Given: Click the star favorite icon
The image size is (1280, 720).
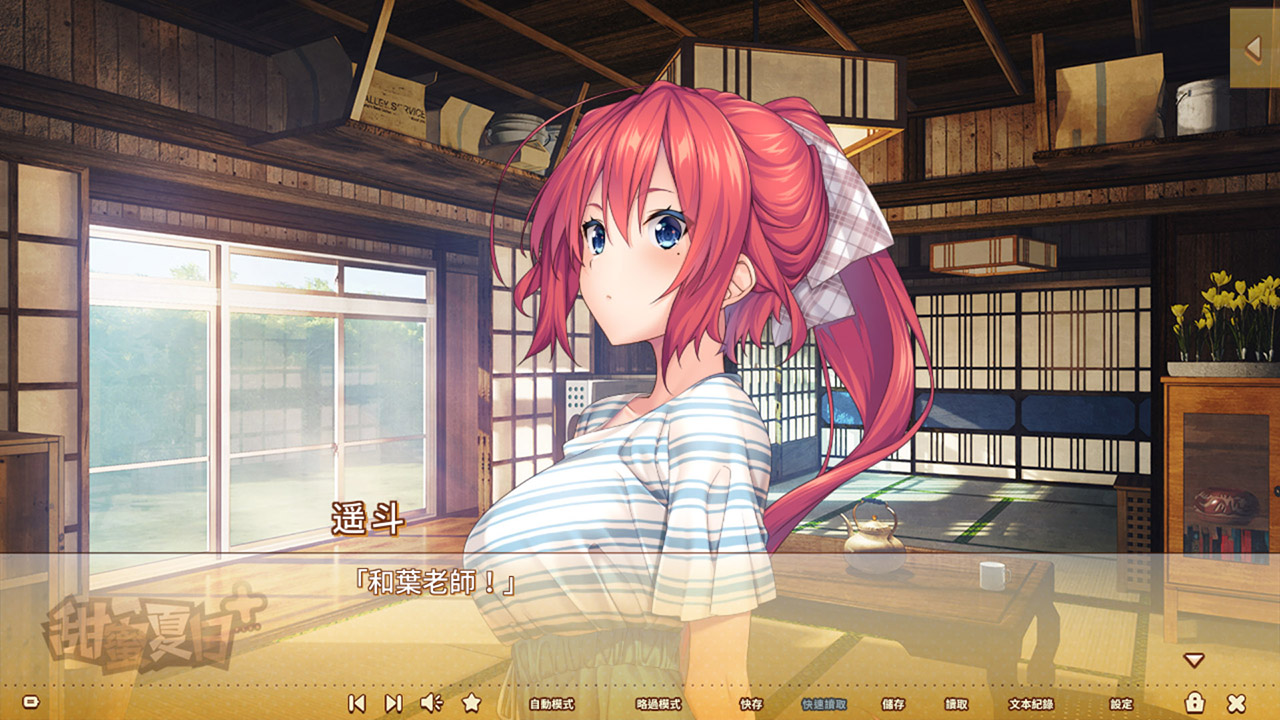Looking at the screenshot, I should pos(470,704).
